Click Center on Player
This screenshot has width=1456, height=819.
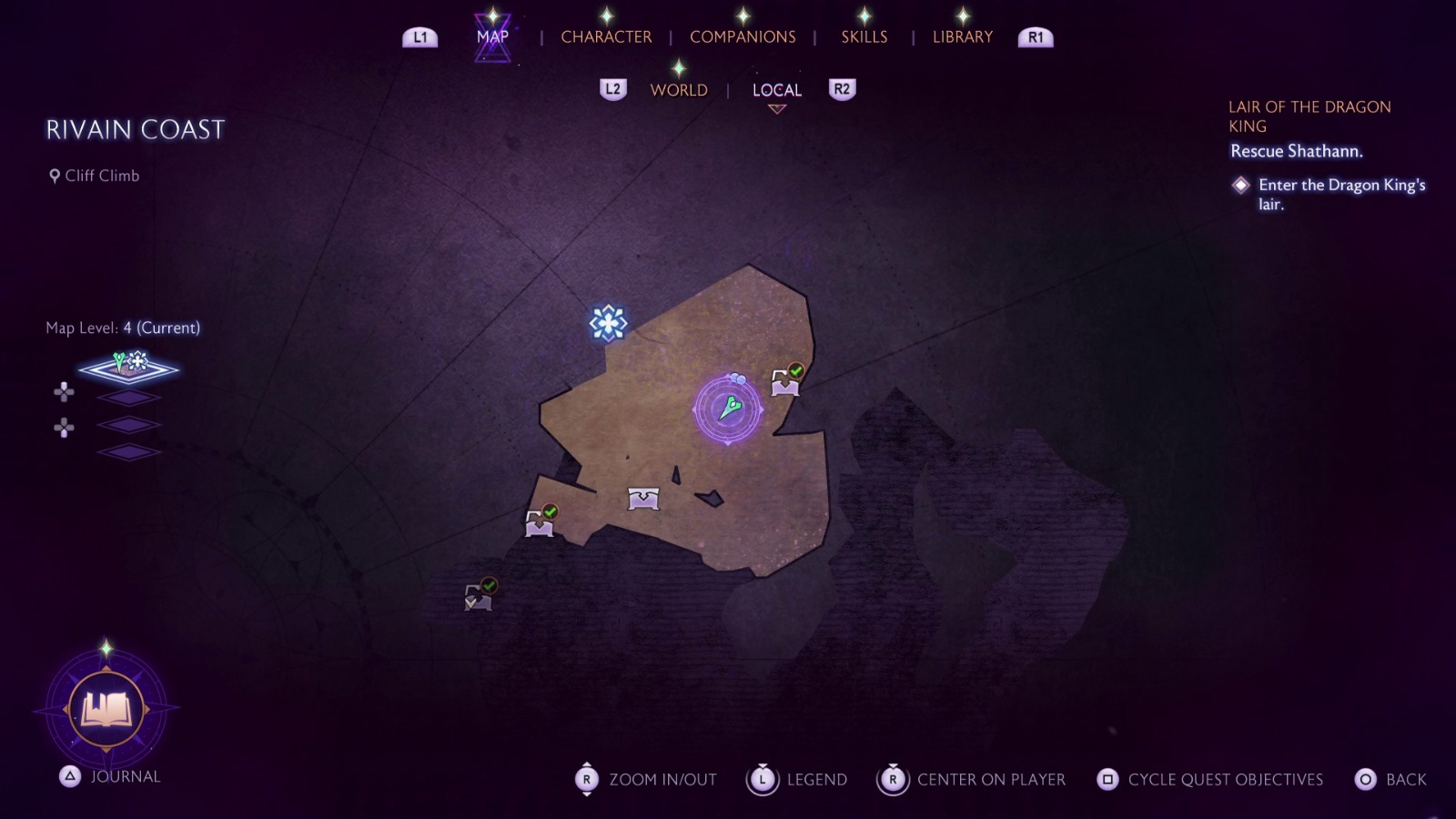971,780
